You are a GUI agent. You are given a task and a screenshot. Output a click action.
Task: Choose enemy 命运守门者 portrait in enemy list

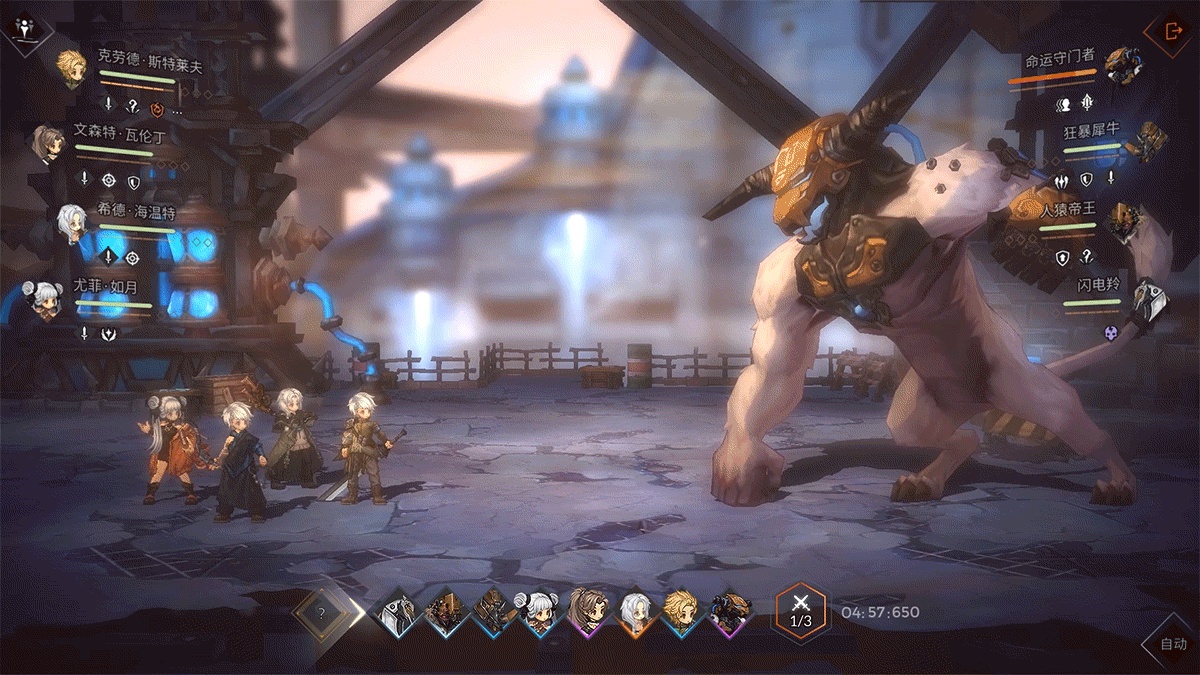1123,65
